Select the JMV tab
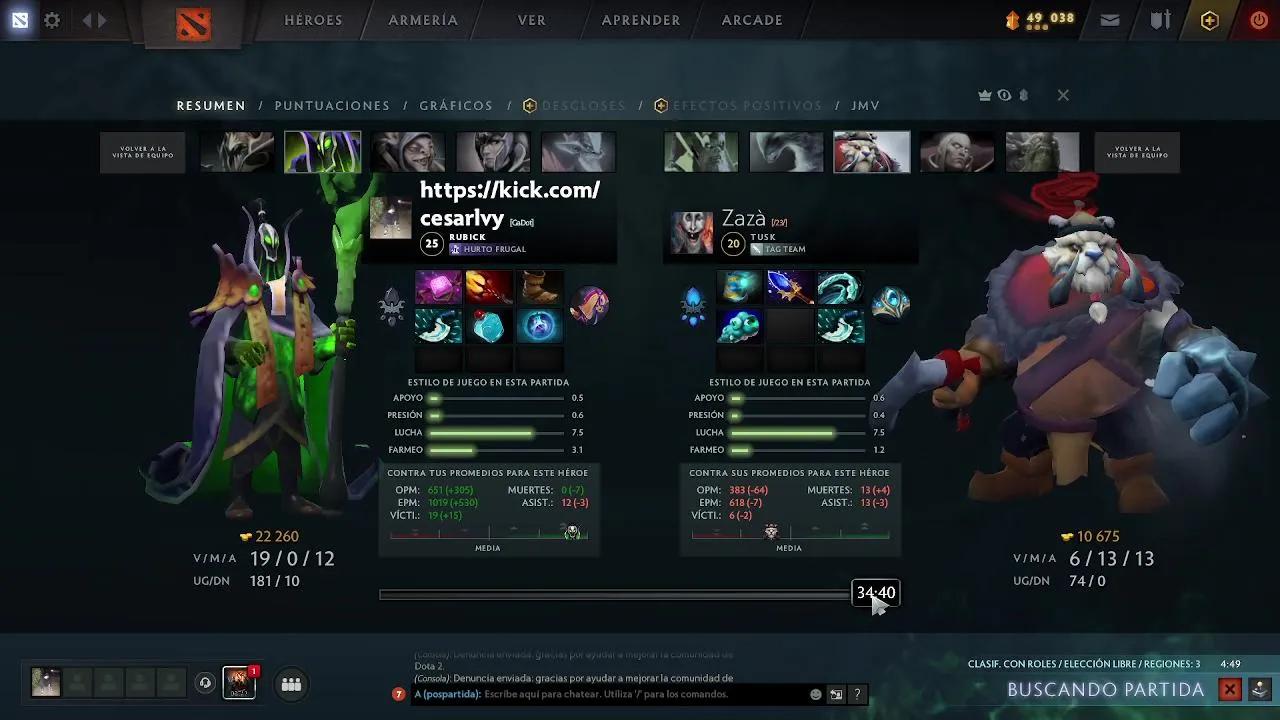The height and width of the screenshot is (720, 1280). pyautogui.click(x=865, y=105)
